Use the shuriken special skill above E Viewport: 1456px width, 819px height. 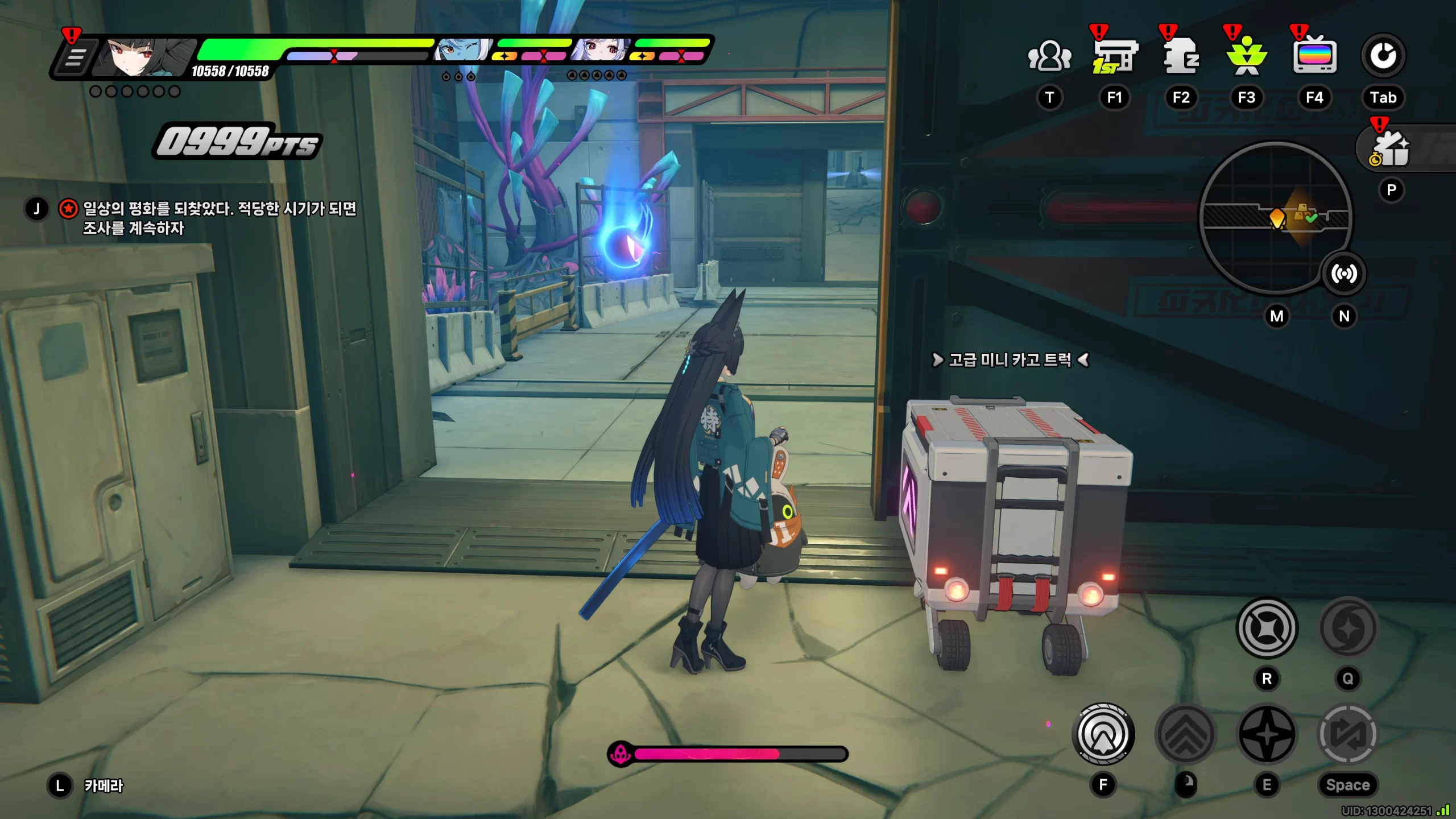[1267, 734]
